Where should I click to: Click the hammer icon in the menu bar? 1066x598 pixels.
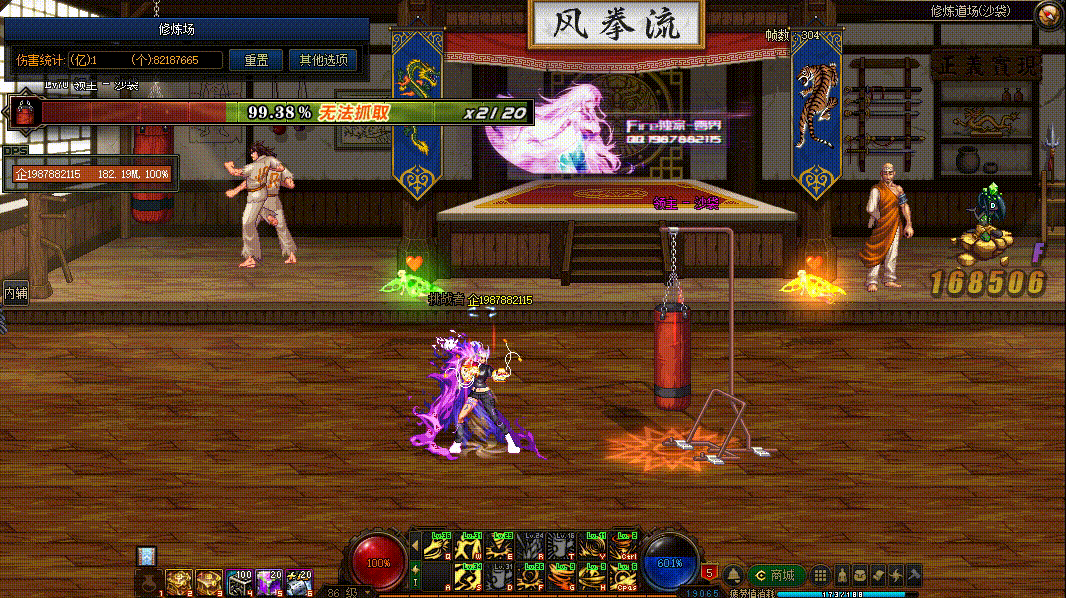[x=913, y=575]
